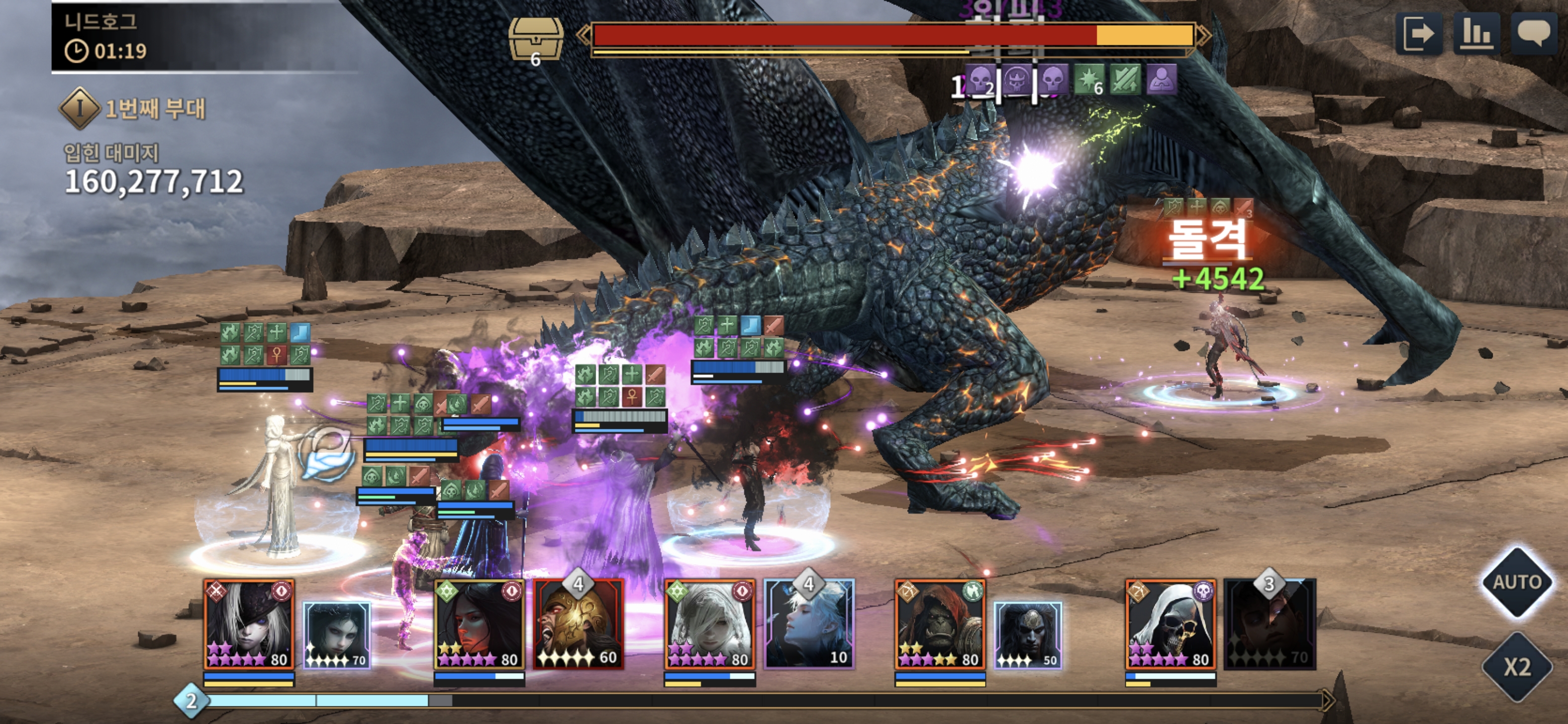Open the chat speech-bubble button
This screenshot has height=724, width=1568.
[1533, 34]
